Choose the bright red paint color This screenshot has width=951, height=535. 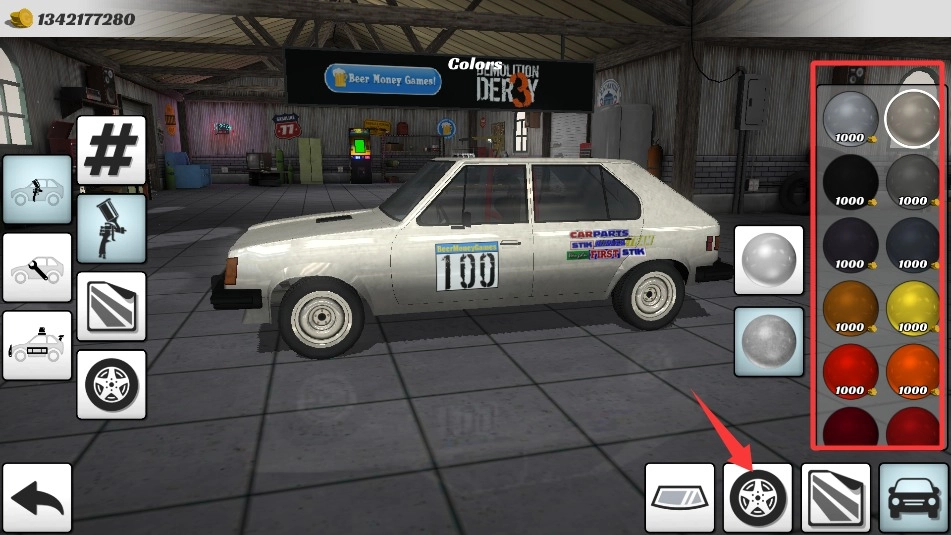tap(850, 370)
